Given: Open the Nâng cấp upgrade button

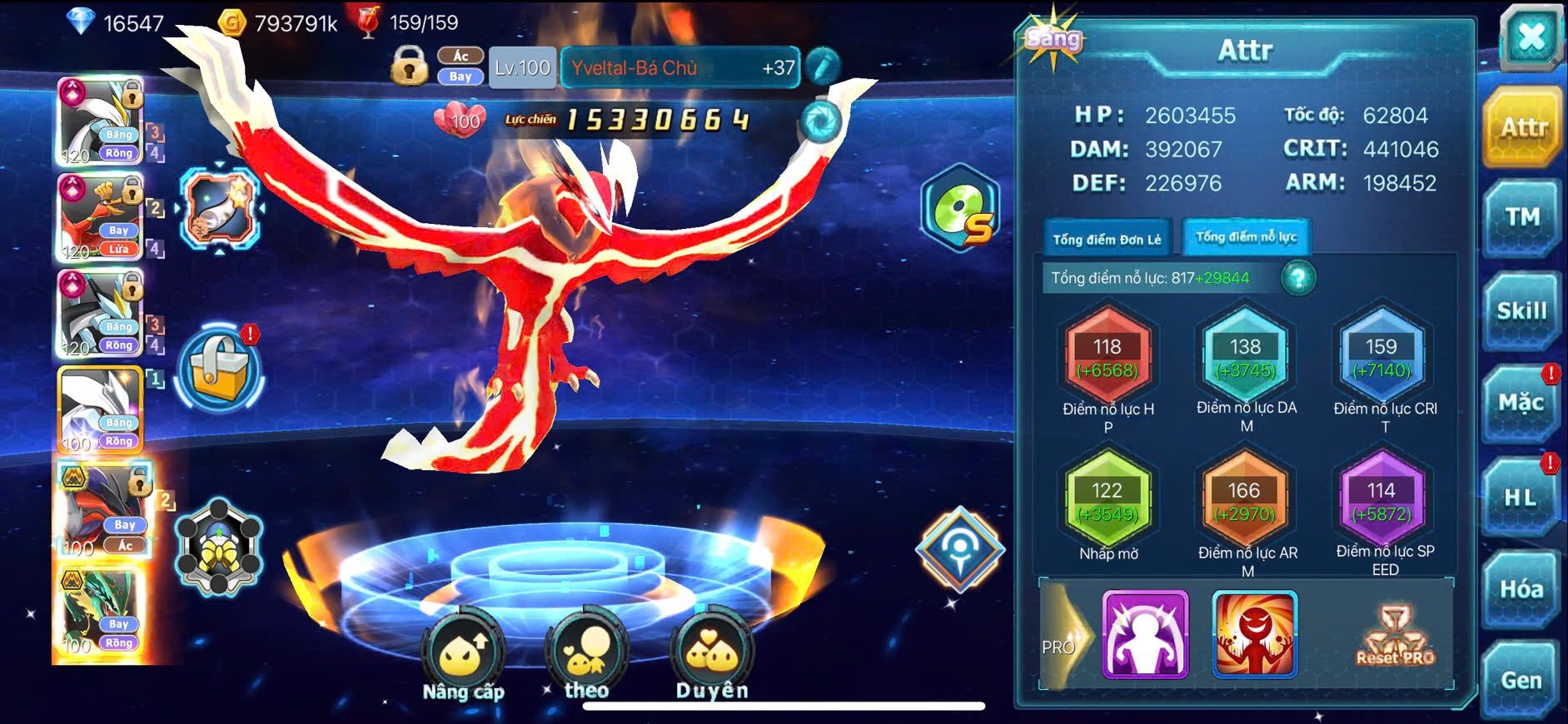Looking at the screenshot, I should [463, 657].
